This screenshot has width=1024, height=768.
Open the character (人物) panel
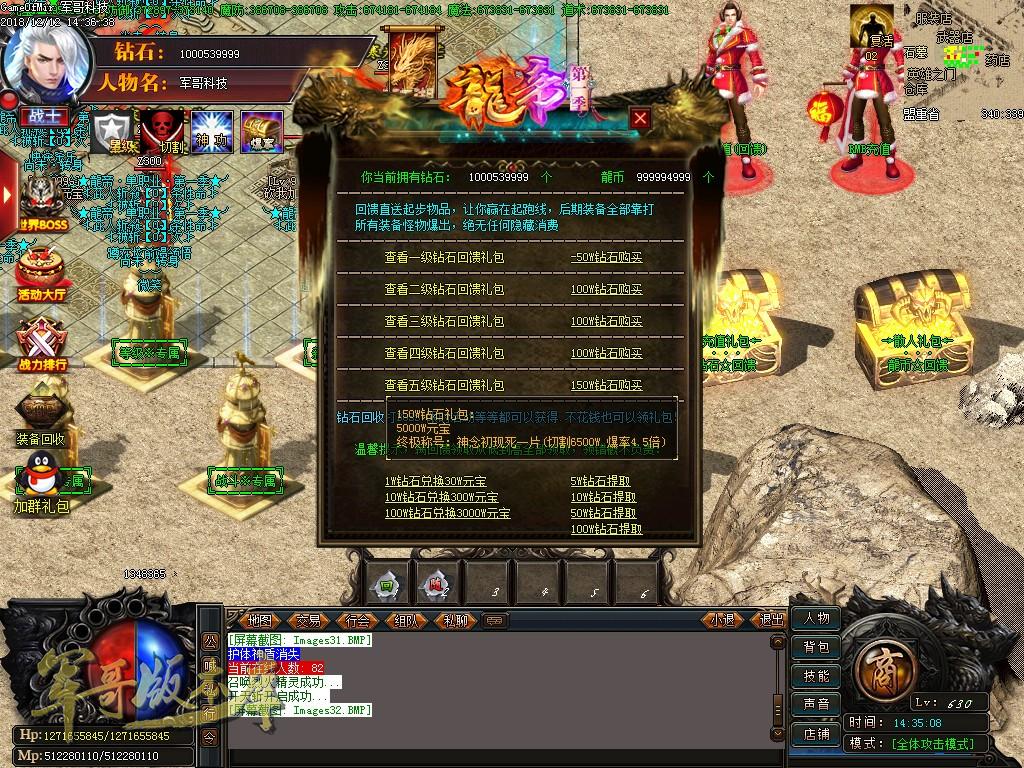point(816,618)
